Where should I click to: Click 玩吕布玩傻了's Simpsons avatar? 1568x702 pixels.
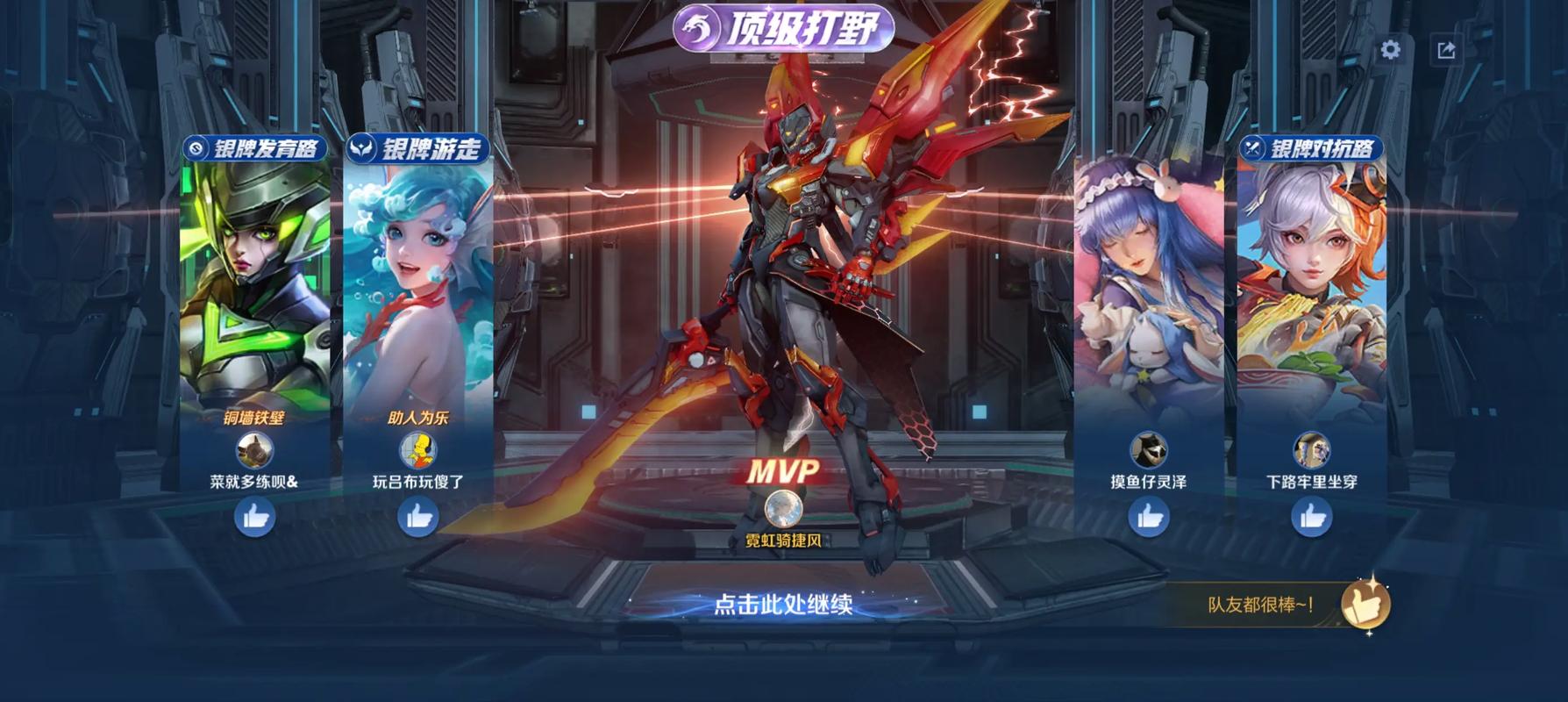[x=418, y=449]
